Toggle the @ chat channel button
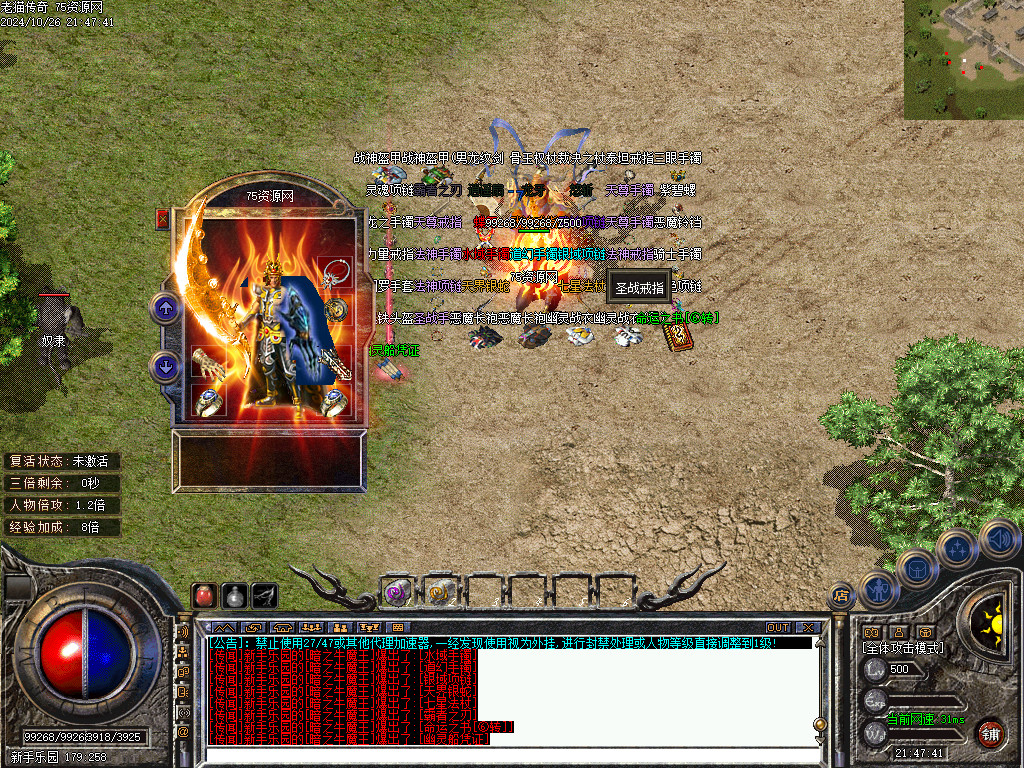Screen dimensions: 1024x768 pos(183,731)
